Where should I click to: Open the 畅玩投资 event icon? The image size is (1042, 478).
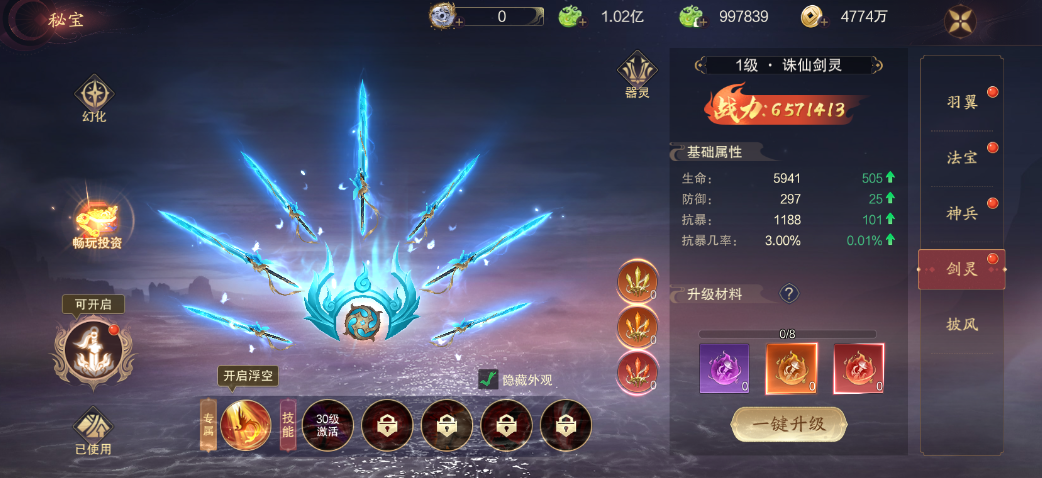(97, 222)
